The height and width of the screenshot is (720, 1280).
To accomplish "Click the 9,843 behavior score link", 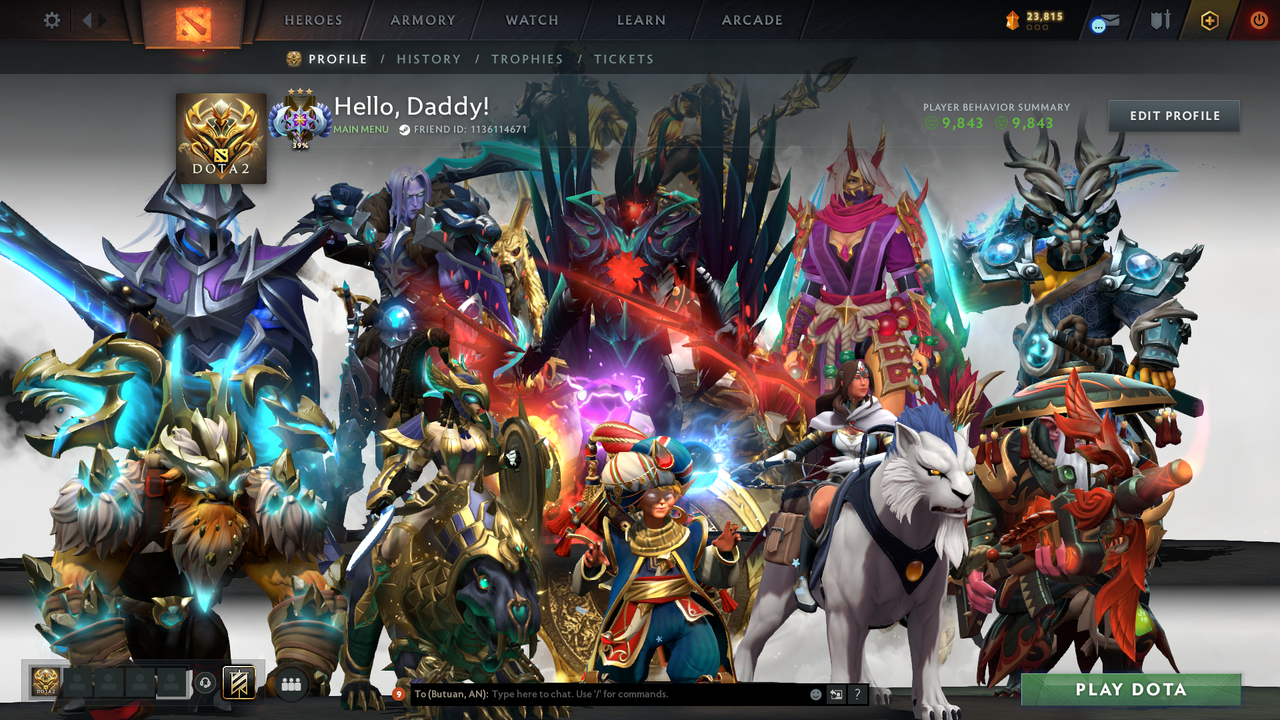I will coord(964,123).
